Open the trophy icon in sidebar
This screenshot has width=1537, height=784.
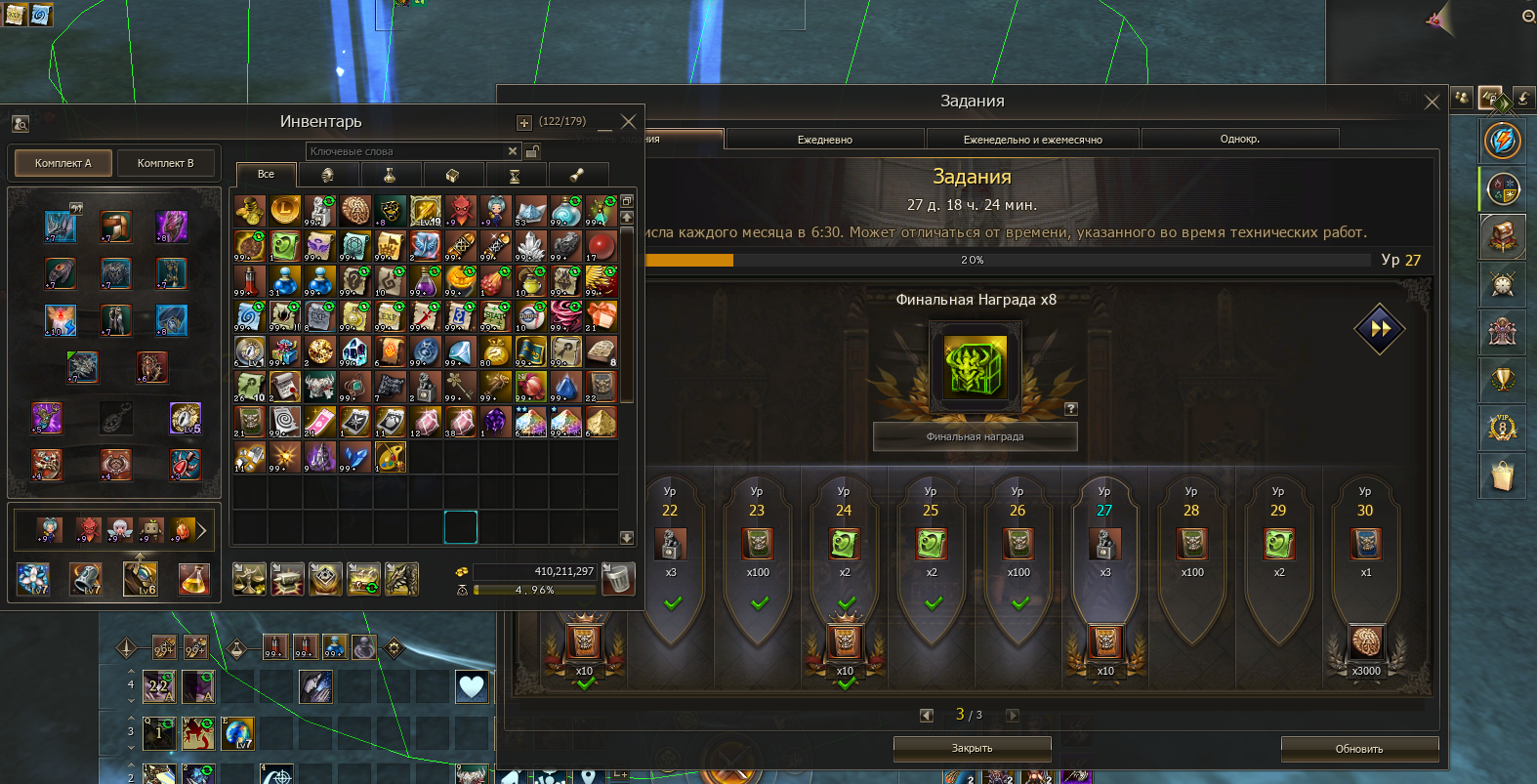point(1502,379)
